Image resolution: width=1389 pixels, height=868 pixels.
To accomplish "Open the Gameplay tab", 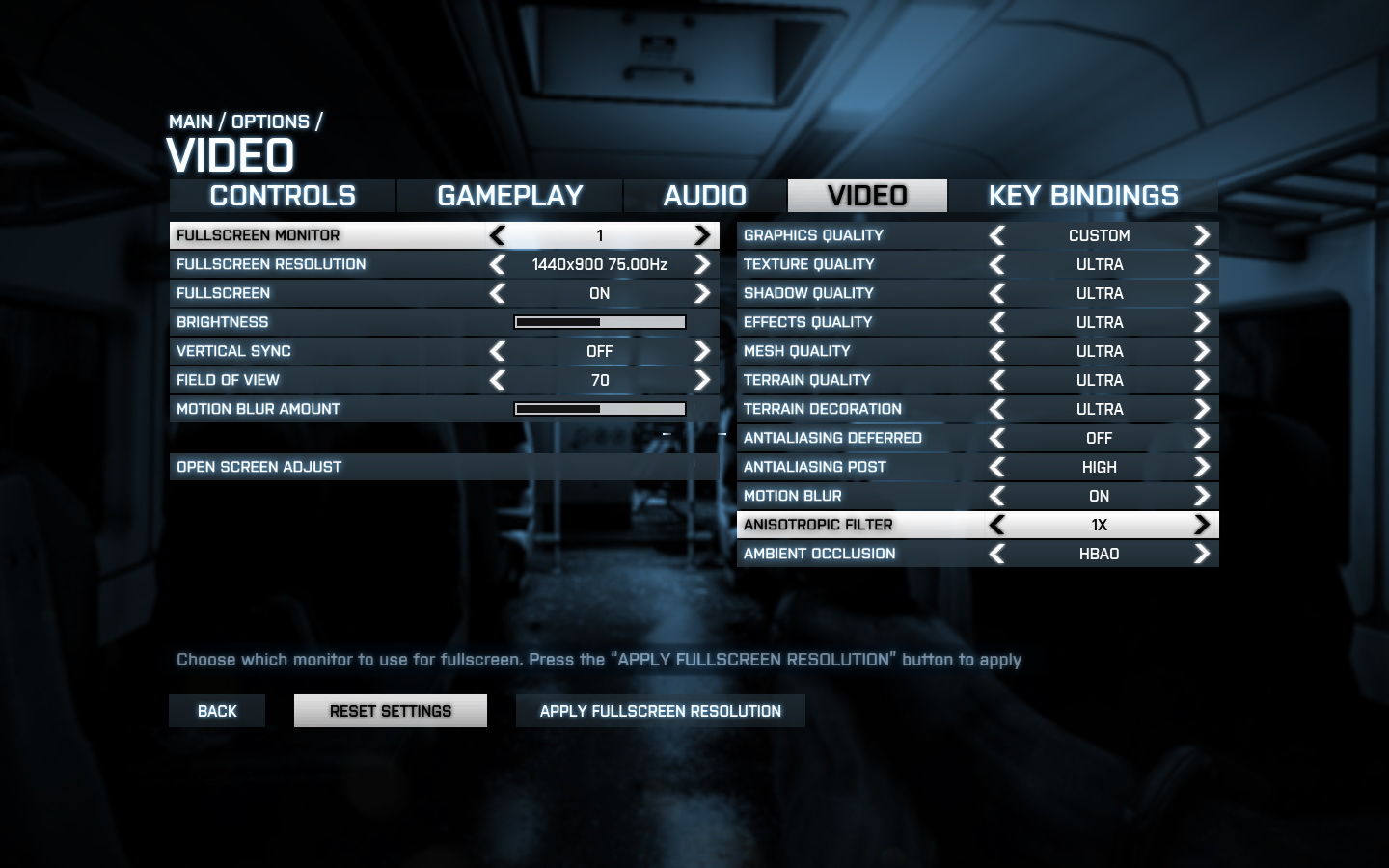I will 510,196.
